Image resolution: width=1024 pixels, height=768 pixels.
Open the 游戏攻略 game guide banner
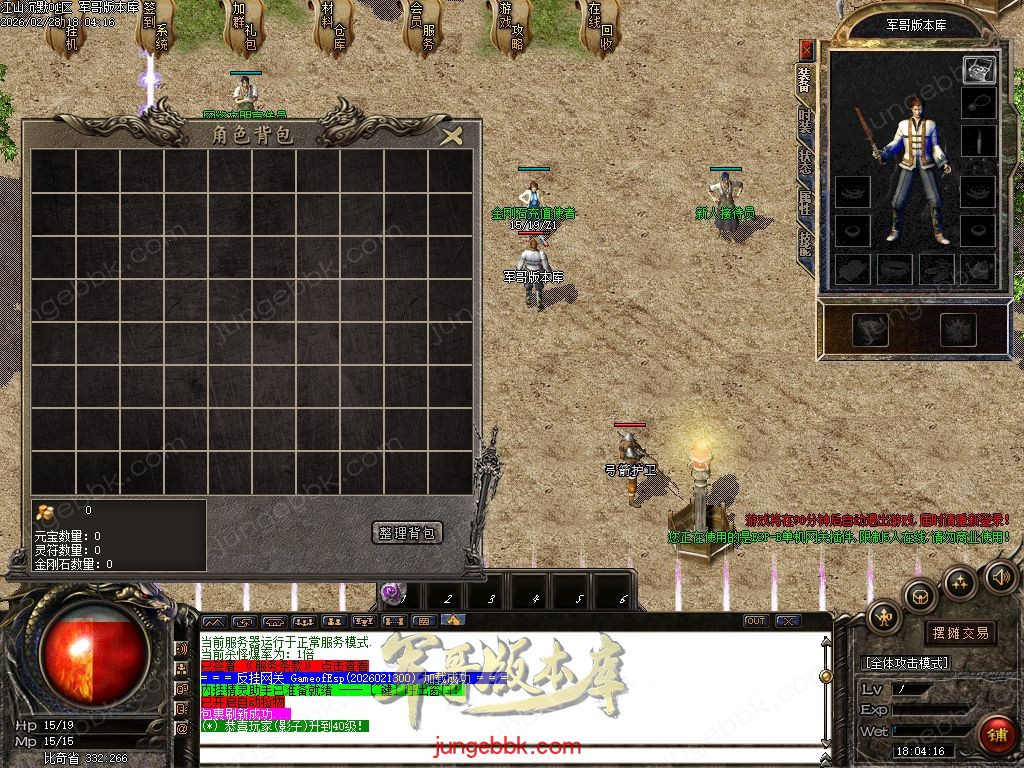click(x=511, y=30)
